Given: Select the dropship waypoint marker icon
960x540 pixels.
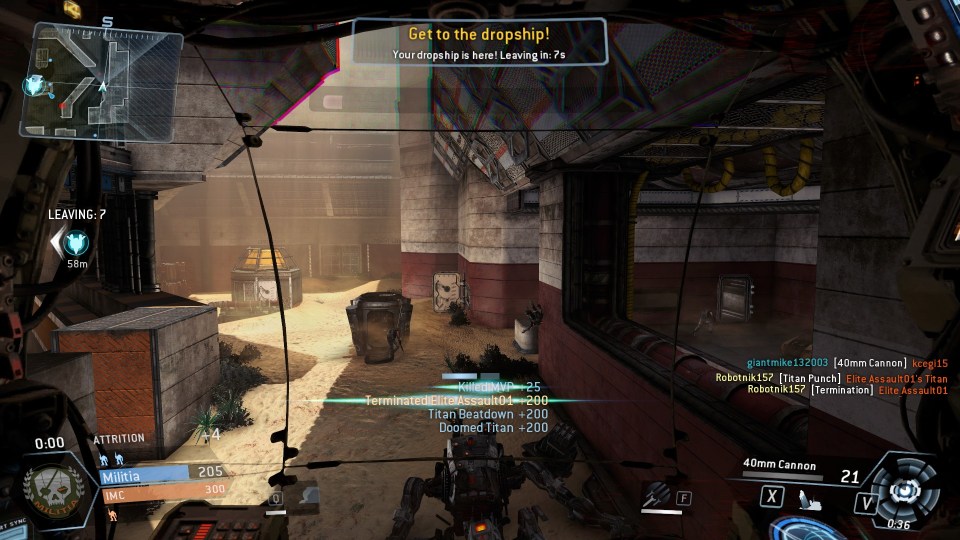Looking at the screenshot, I should tap(76, 242).
